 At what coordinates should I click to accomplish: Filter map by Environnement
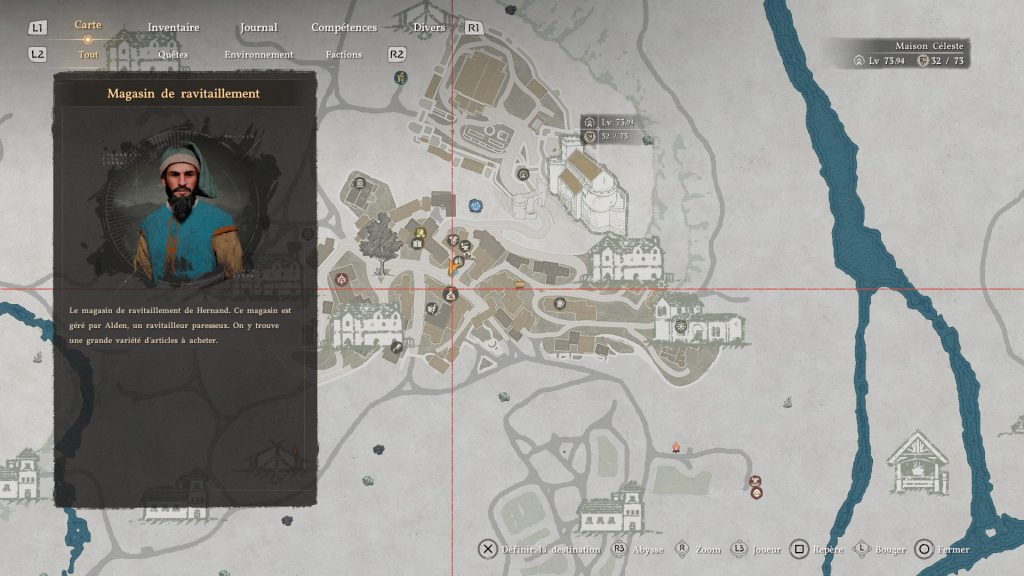(x=259, y=55)
